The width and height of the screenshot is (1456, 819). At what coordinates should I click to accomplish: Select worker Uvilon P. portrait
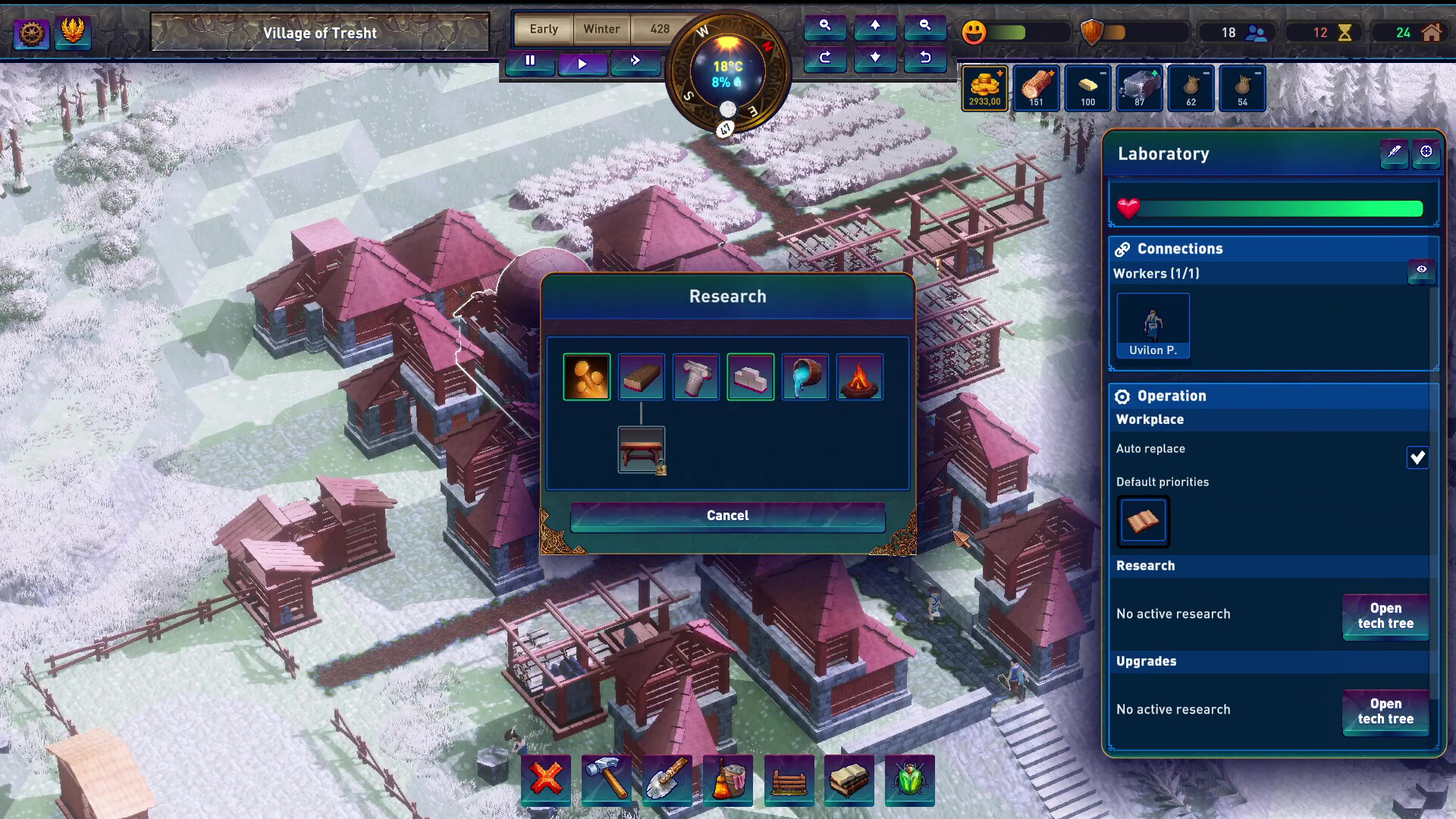pyautogui.click(x=1153, y=325)
